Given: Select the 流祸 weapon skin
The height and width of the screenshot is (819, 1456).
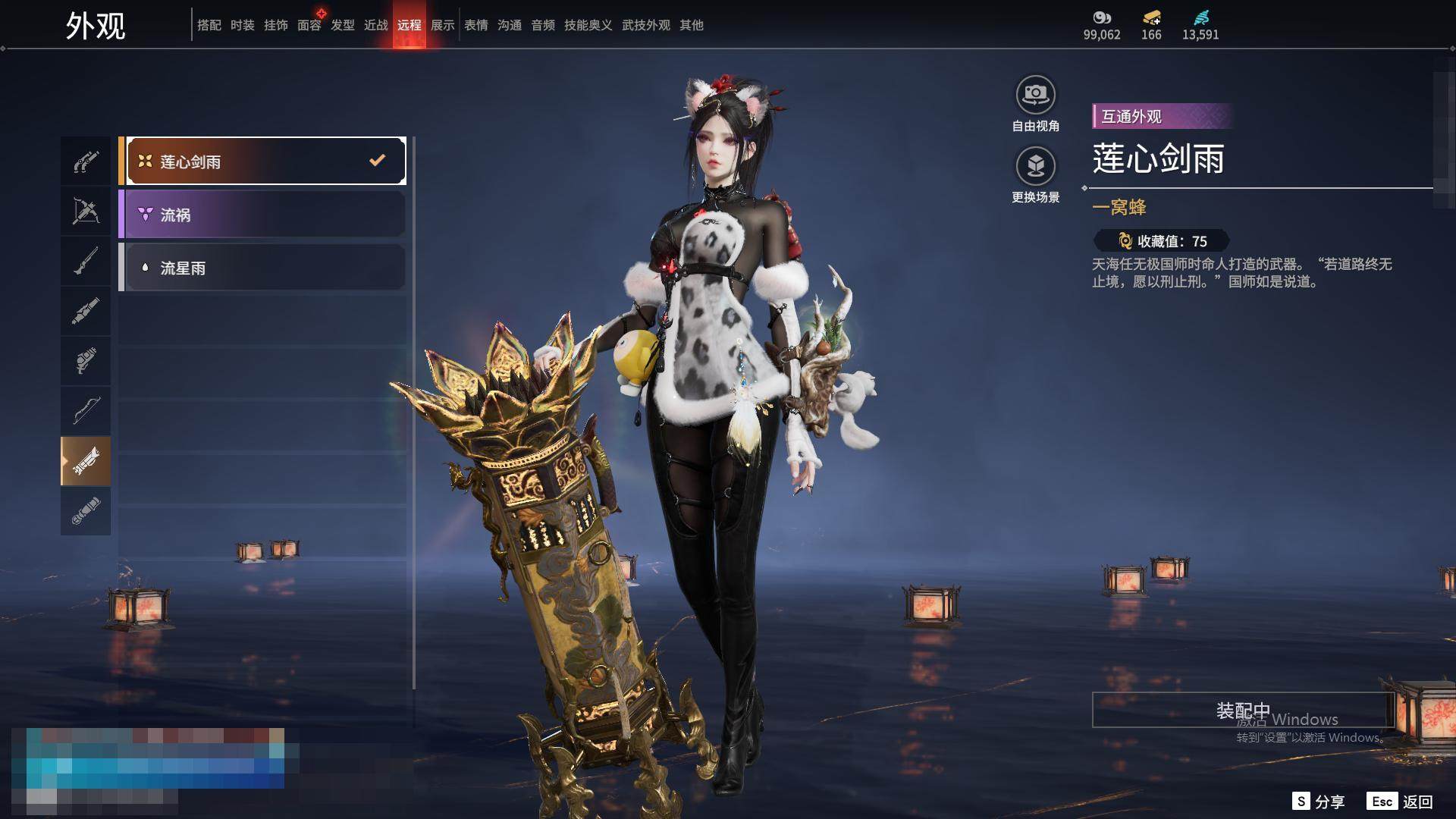Looking at the screenshot, I should coord(262,215).
